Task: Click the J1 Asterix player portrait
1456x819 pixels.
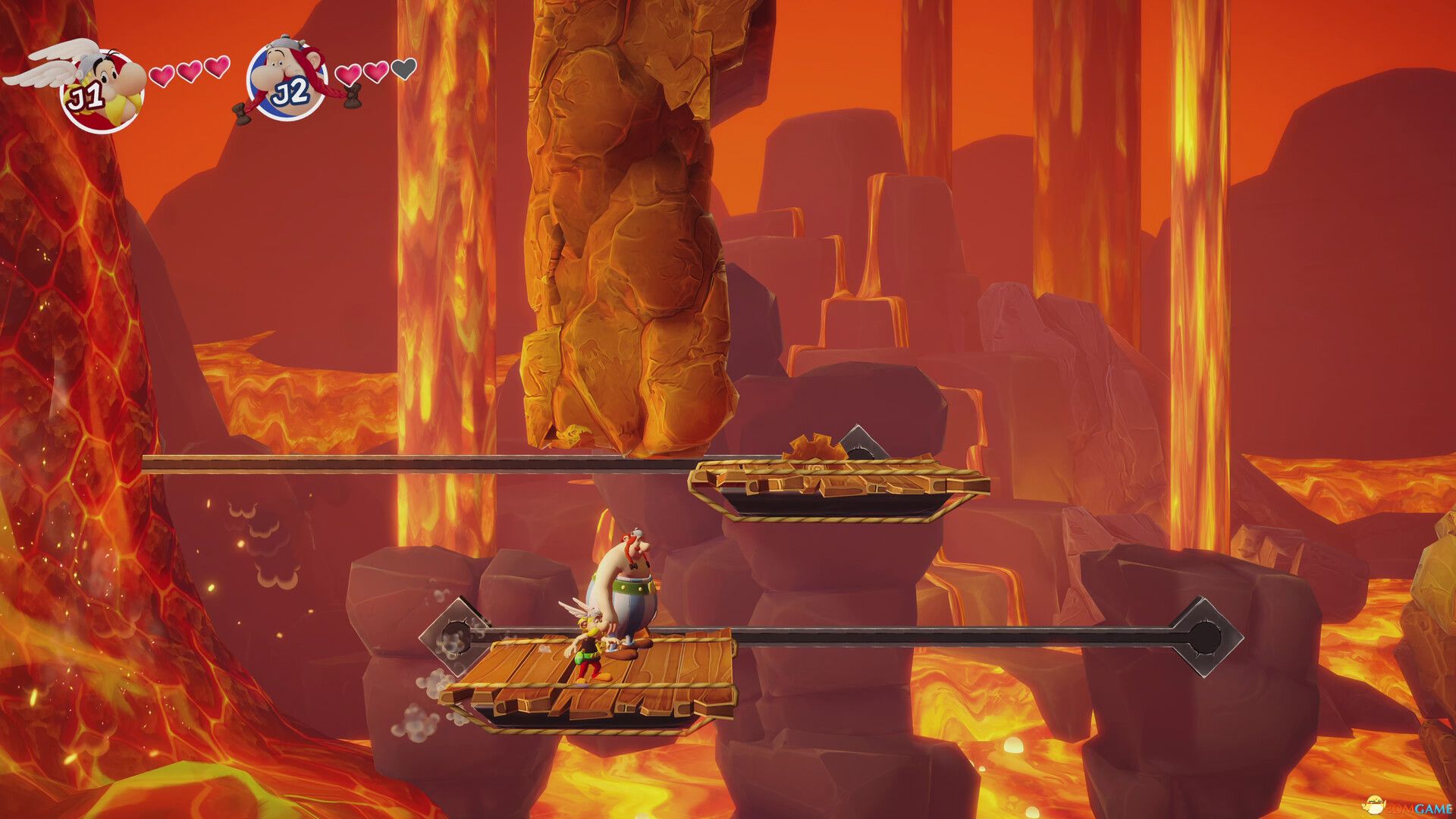Action: 99,83
